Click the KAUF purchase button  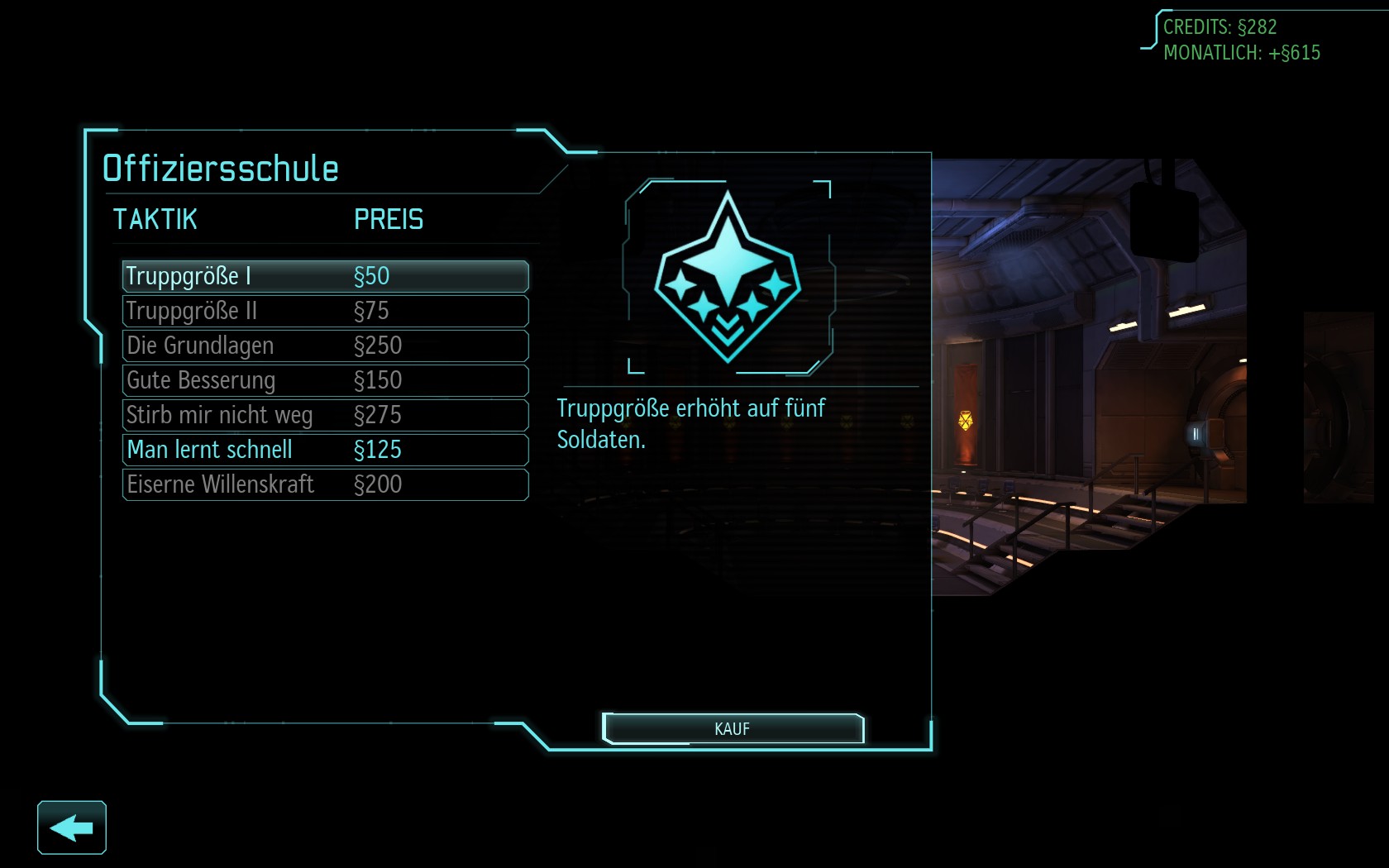pyautogui.click(x=733, y=729)
